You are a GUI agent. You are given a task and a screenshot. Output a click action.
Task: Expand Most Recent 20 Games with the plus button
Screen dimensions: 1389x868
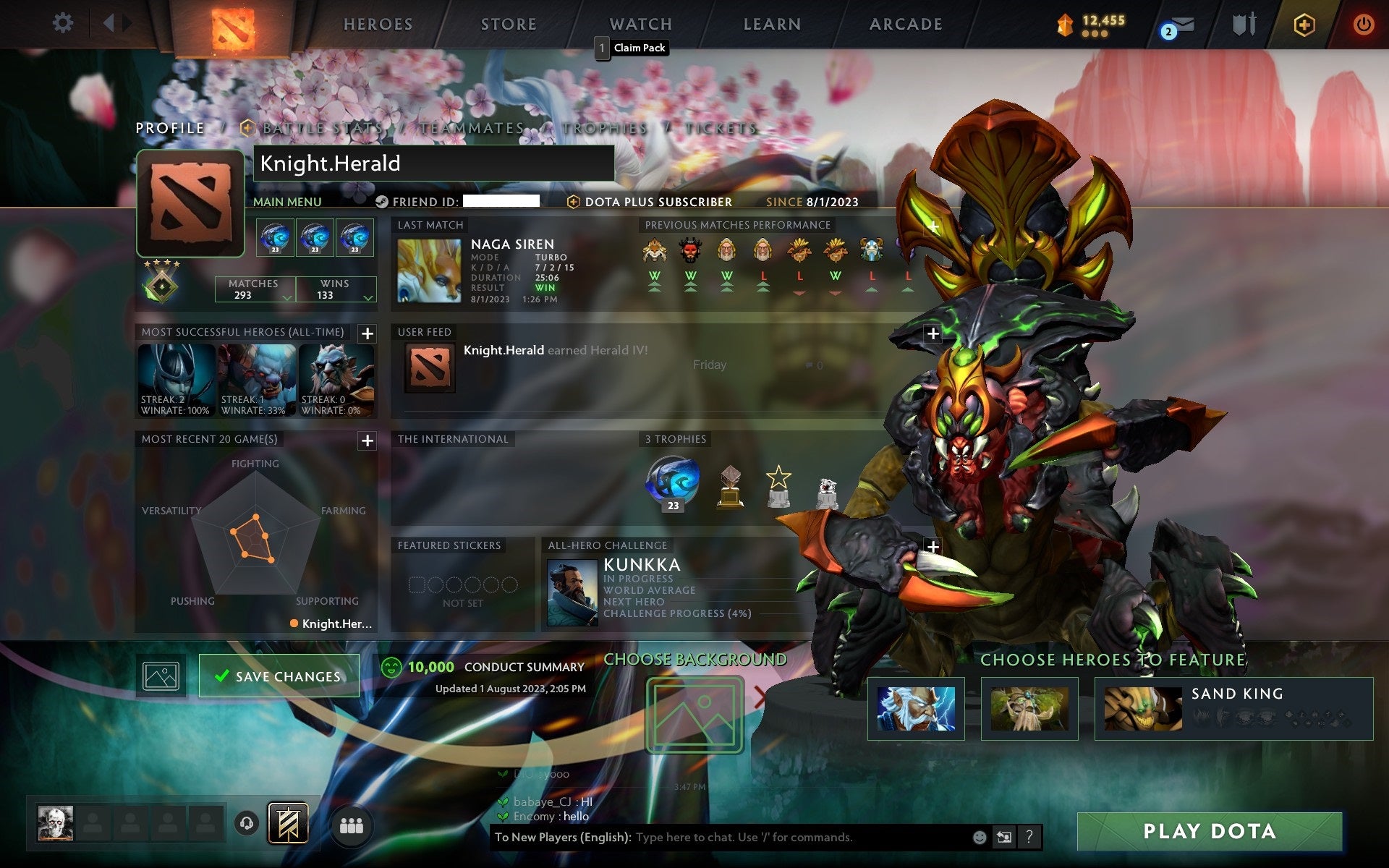pyautogui.click(x=367, y=441)
